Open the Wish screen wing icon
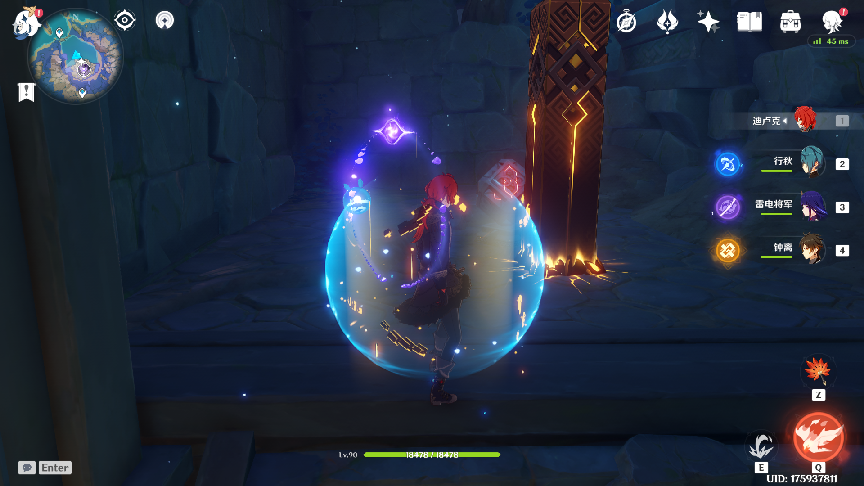 click(668, 21)
